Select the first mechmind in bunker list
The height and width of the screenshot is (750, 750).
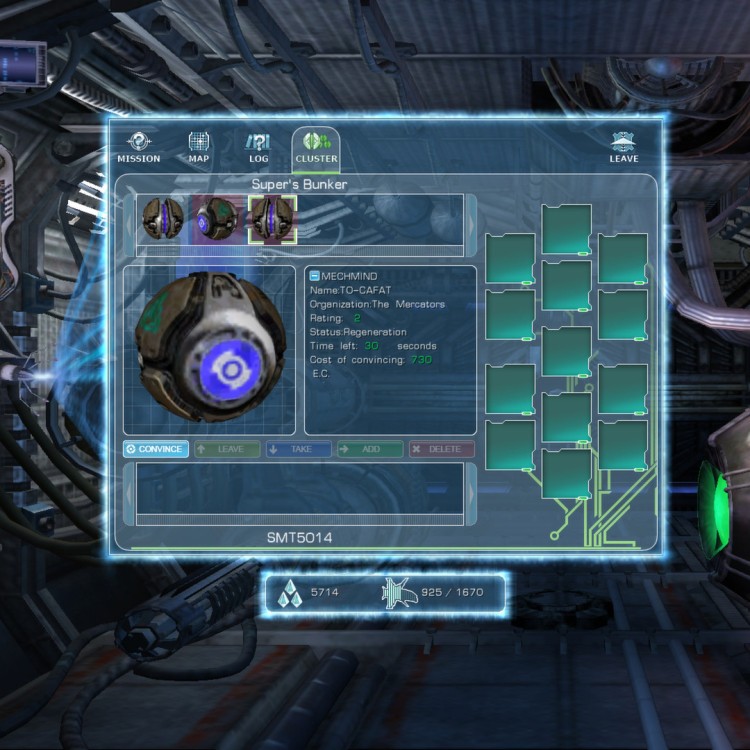coord(162,219)
